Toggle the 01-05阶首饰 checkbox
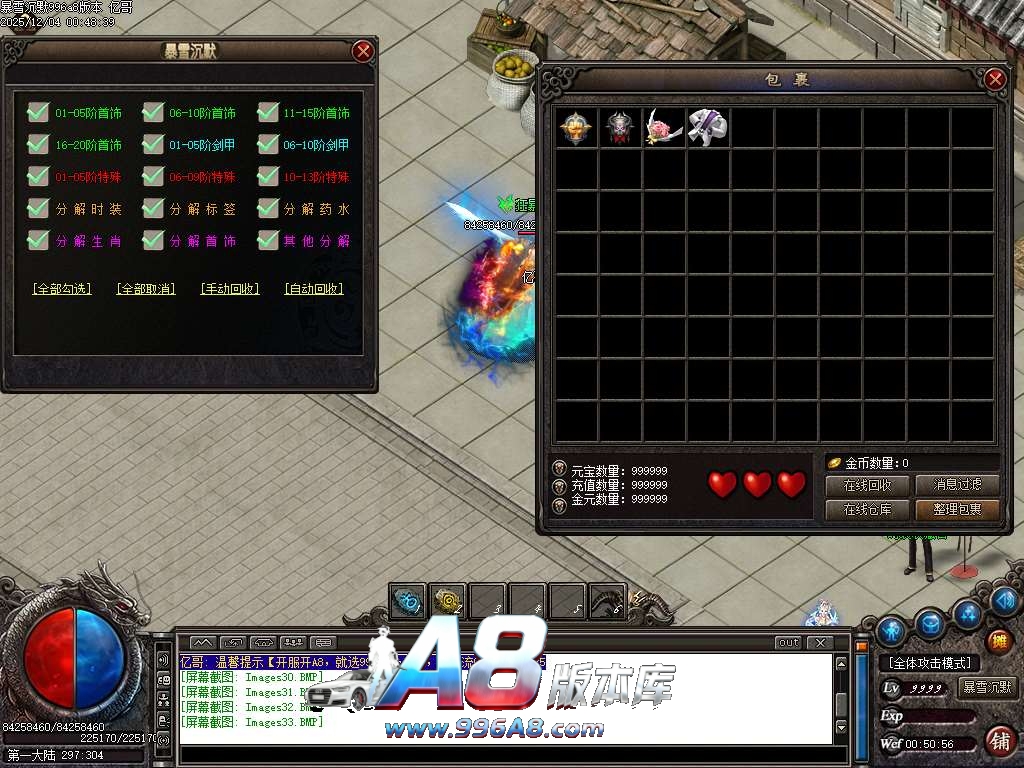 click(x=39, y=113)
